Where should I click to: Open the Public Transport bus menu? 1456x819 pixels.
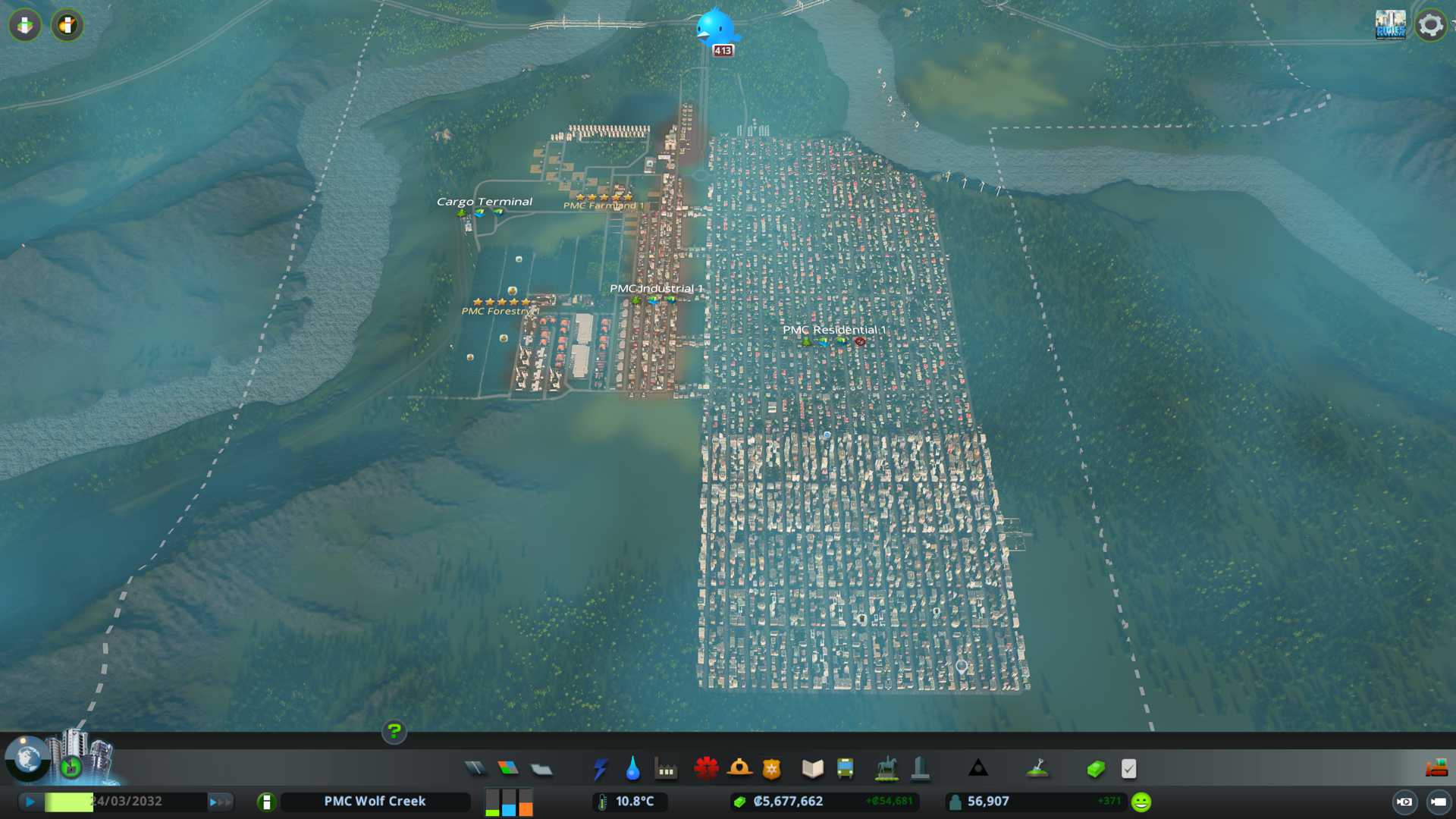click(x=845, y=769)
